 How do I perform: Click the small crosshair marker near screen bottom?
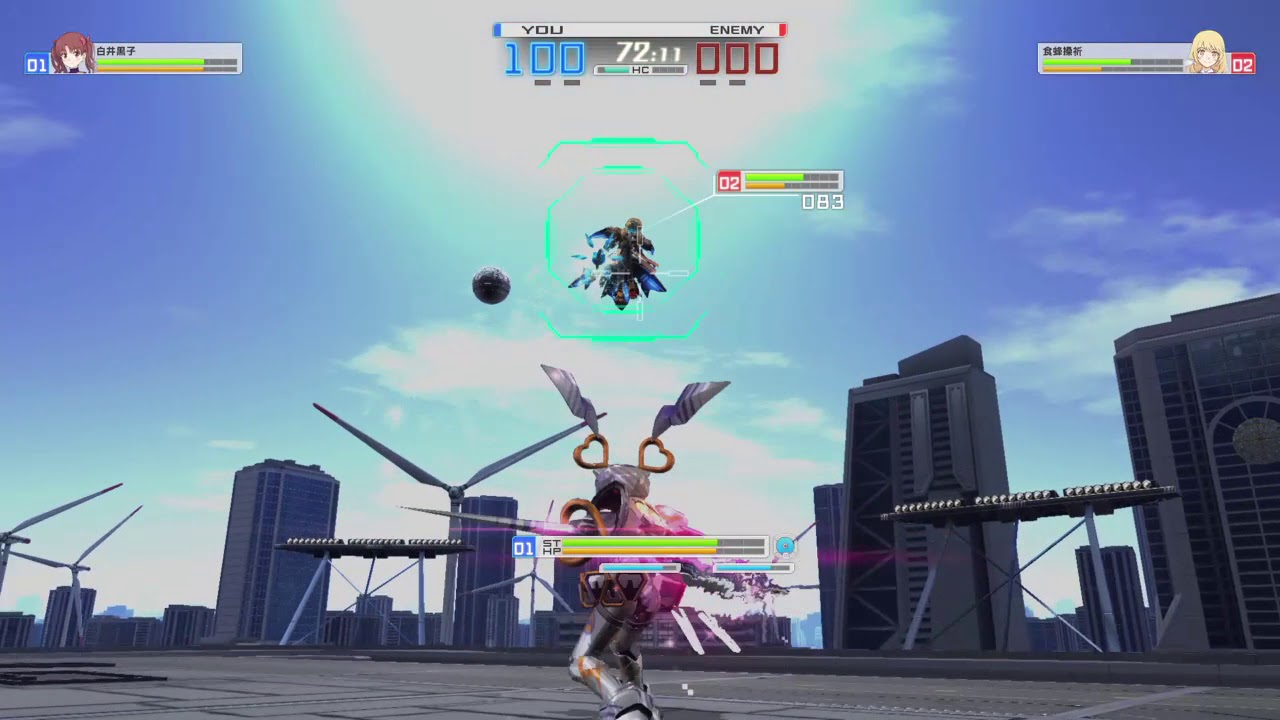pyautogui.click(x=688, y=690)
